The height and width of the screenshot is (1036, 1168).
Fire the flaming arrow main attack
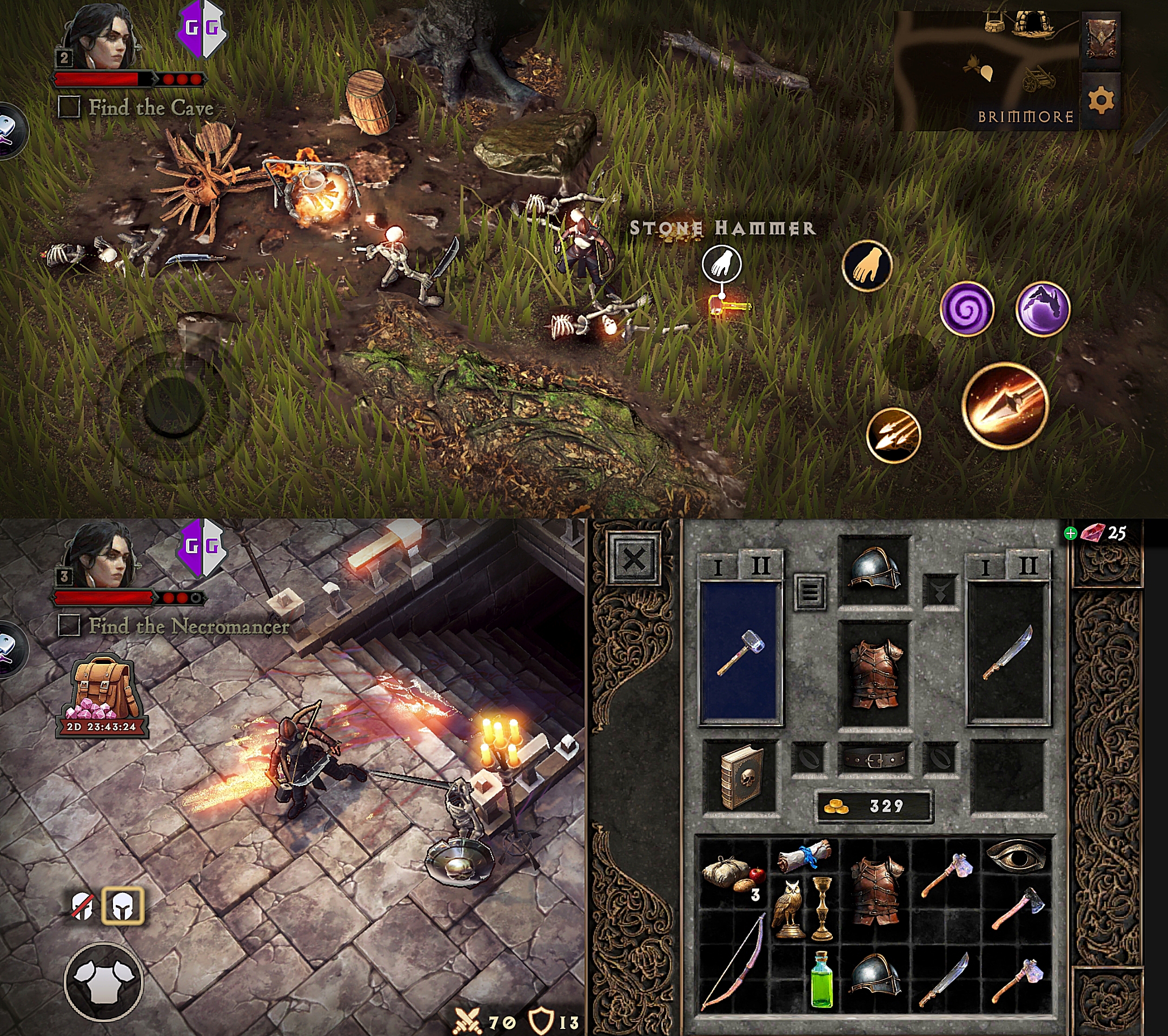click(x=1005, y=406)
